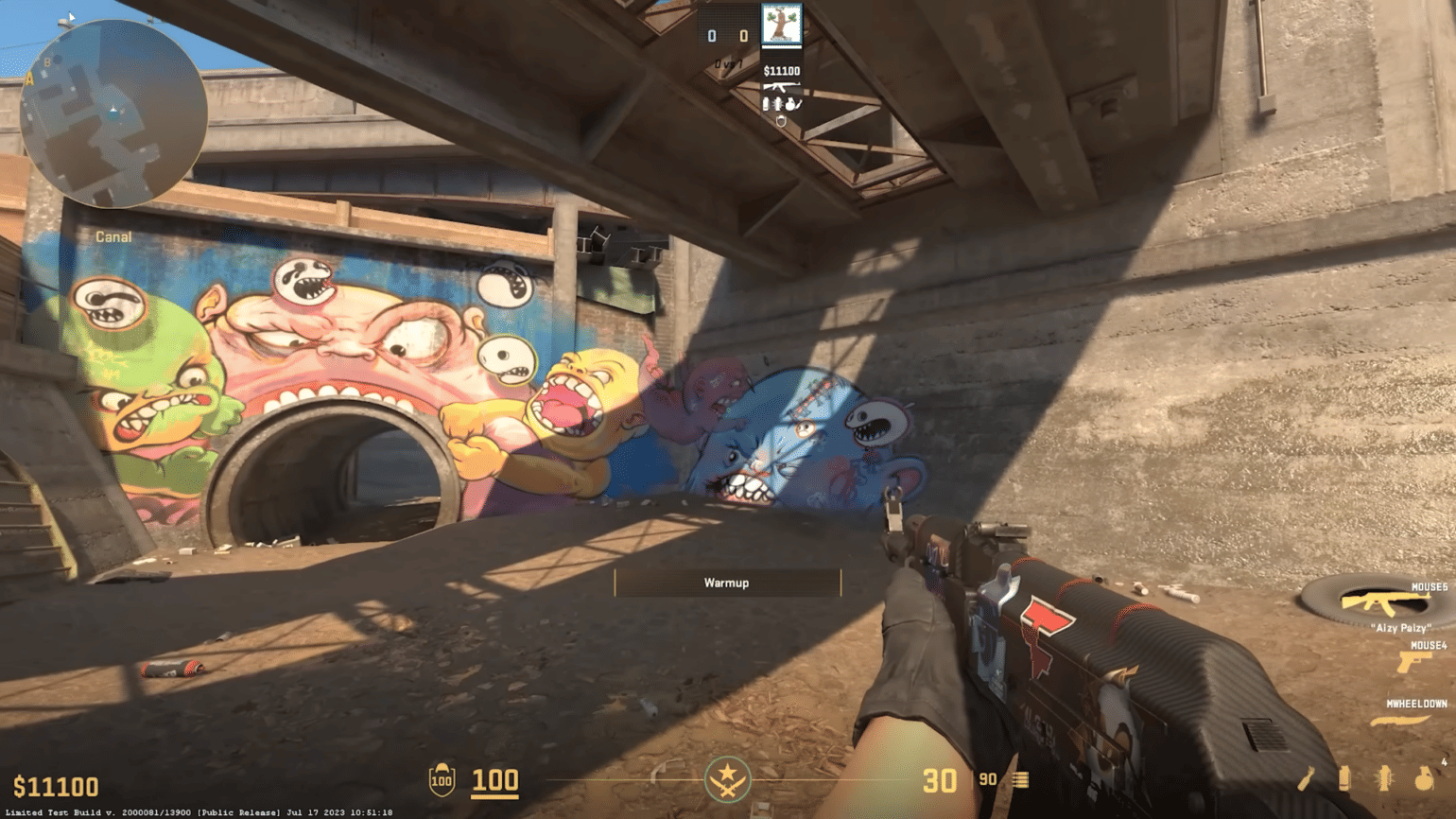Toggle the defuse kit indicator in the top loadout
The height and width of the screenshot is (819, 1456).
781,121
